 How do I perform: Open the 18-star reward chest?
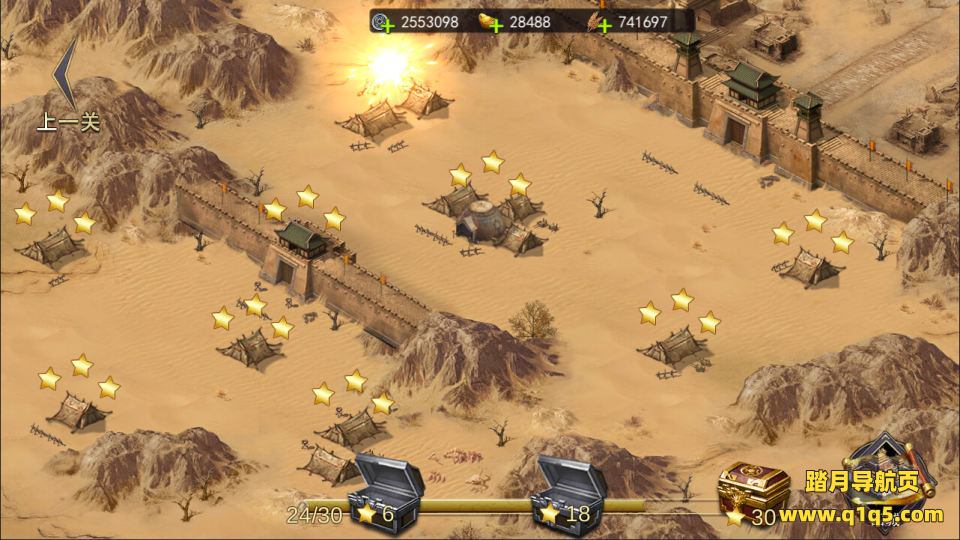(x=571, y=481)
